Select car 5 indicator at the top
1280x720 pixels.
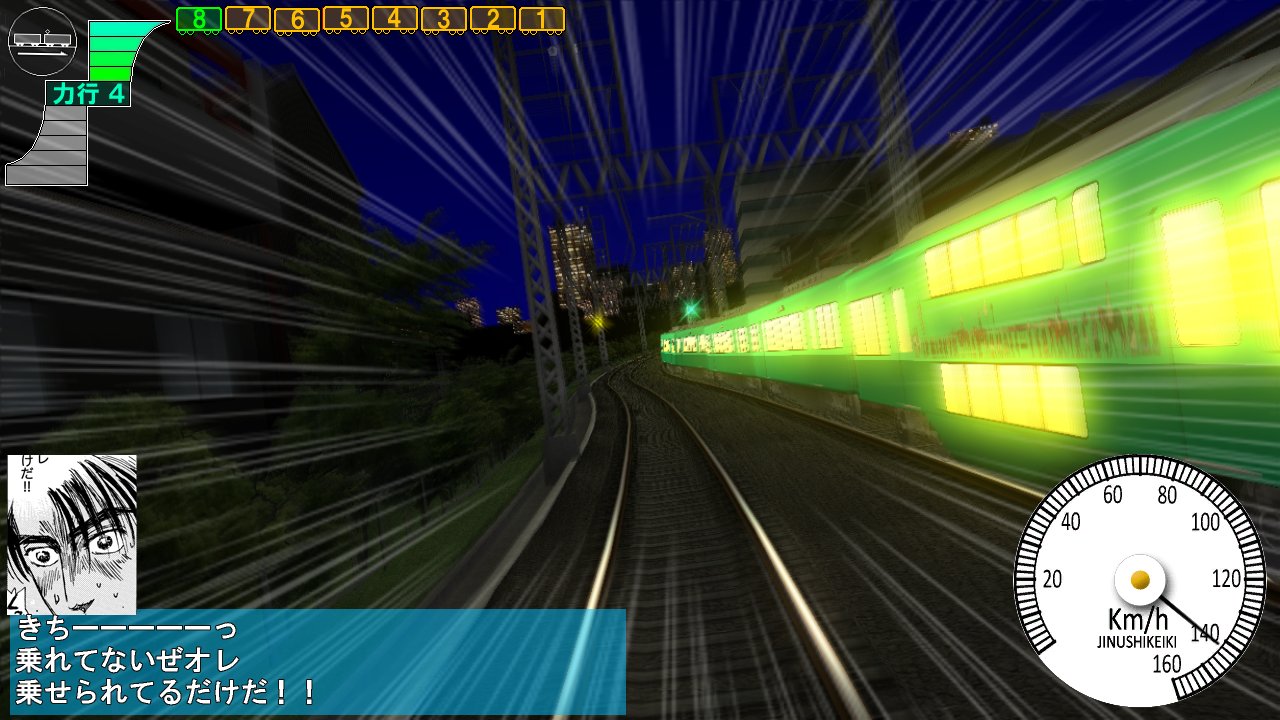point(345,17)
